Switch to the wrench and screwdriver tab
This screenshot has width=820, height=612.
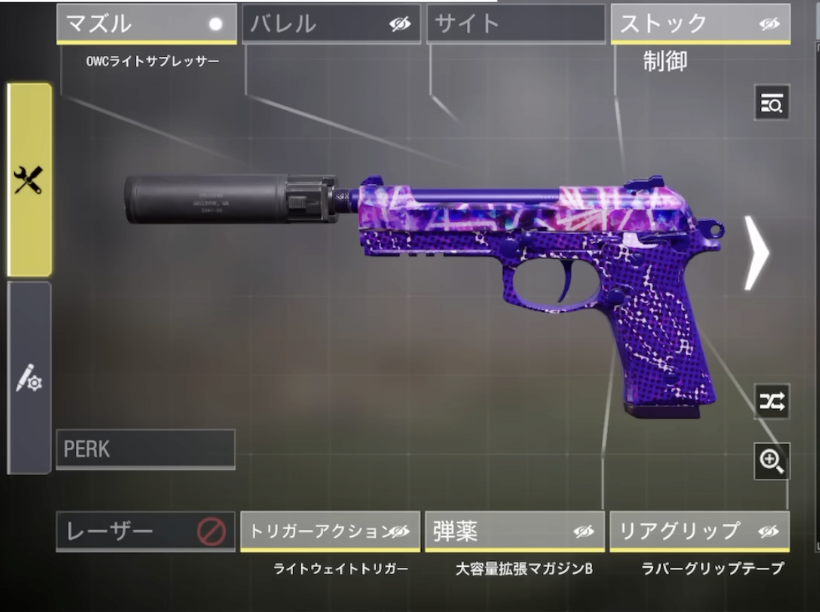pyautogui.click(x=29, y=180)
